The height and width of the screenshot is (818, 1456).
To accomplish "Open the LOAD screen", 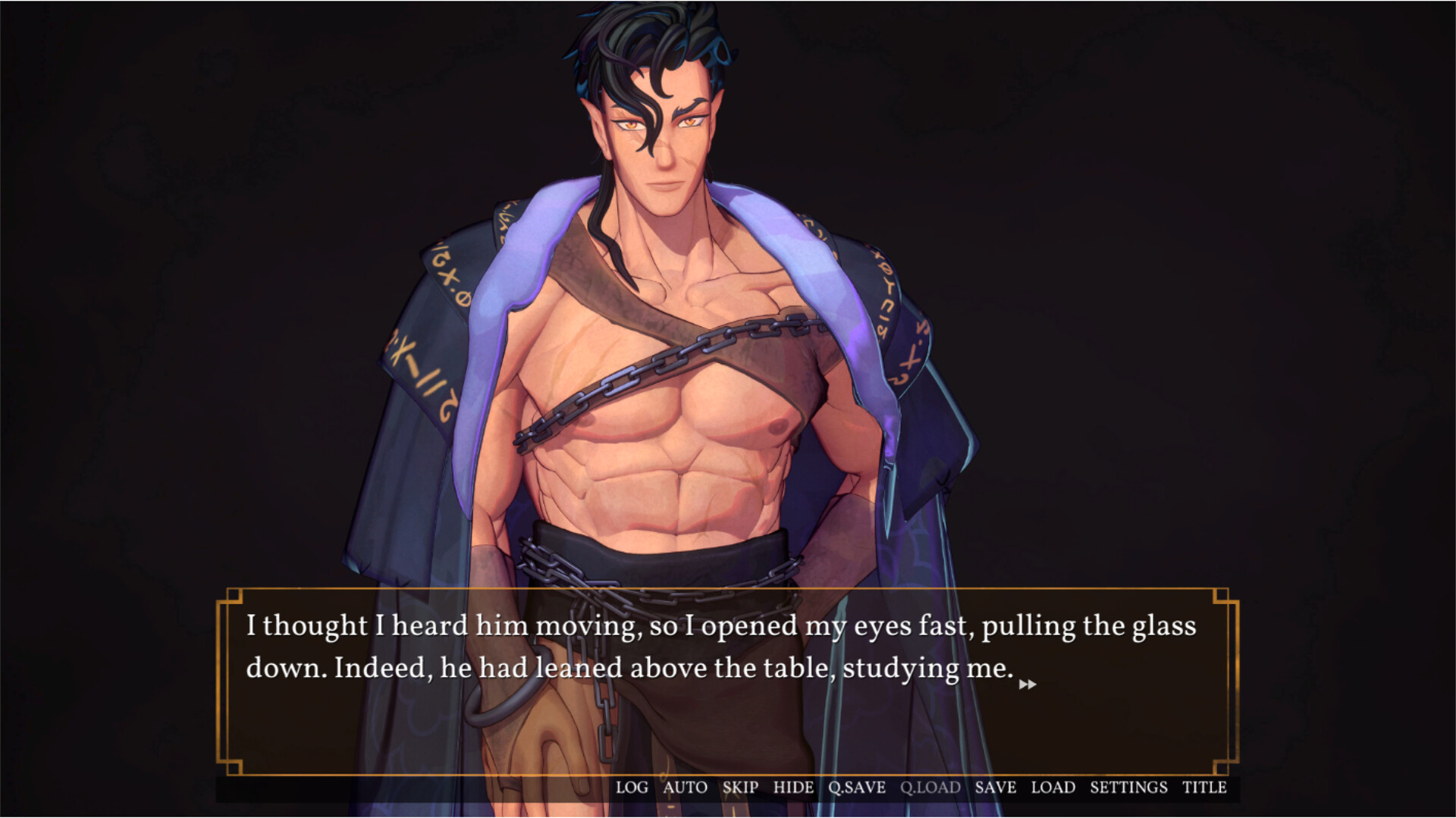I will point(1052,788).
